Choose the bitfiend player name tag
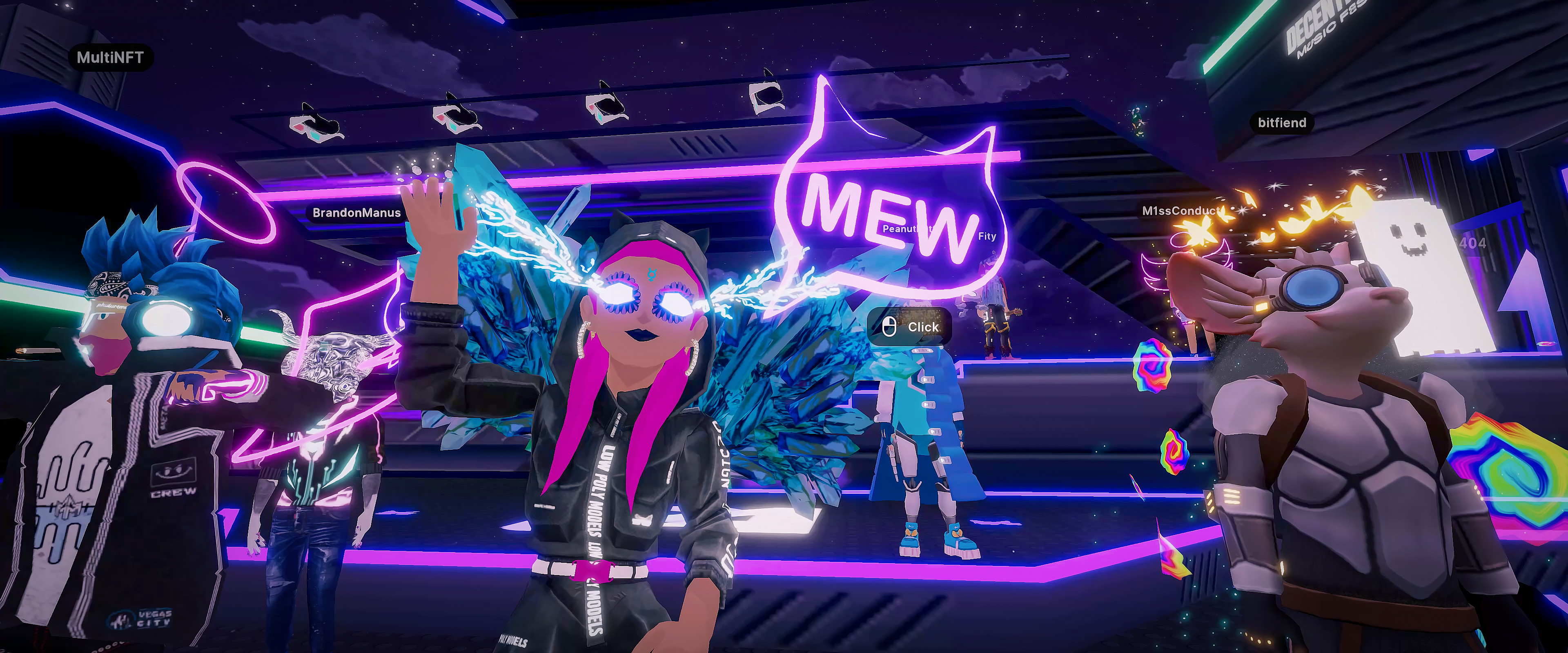 (x=1281, y=123)
